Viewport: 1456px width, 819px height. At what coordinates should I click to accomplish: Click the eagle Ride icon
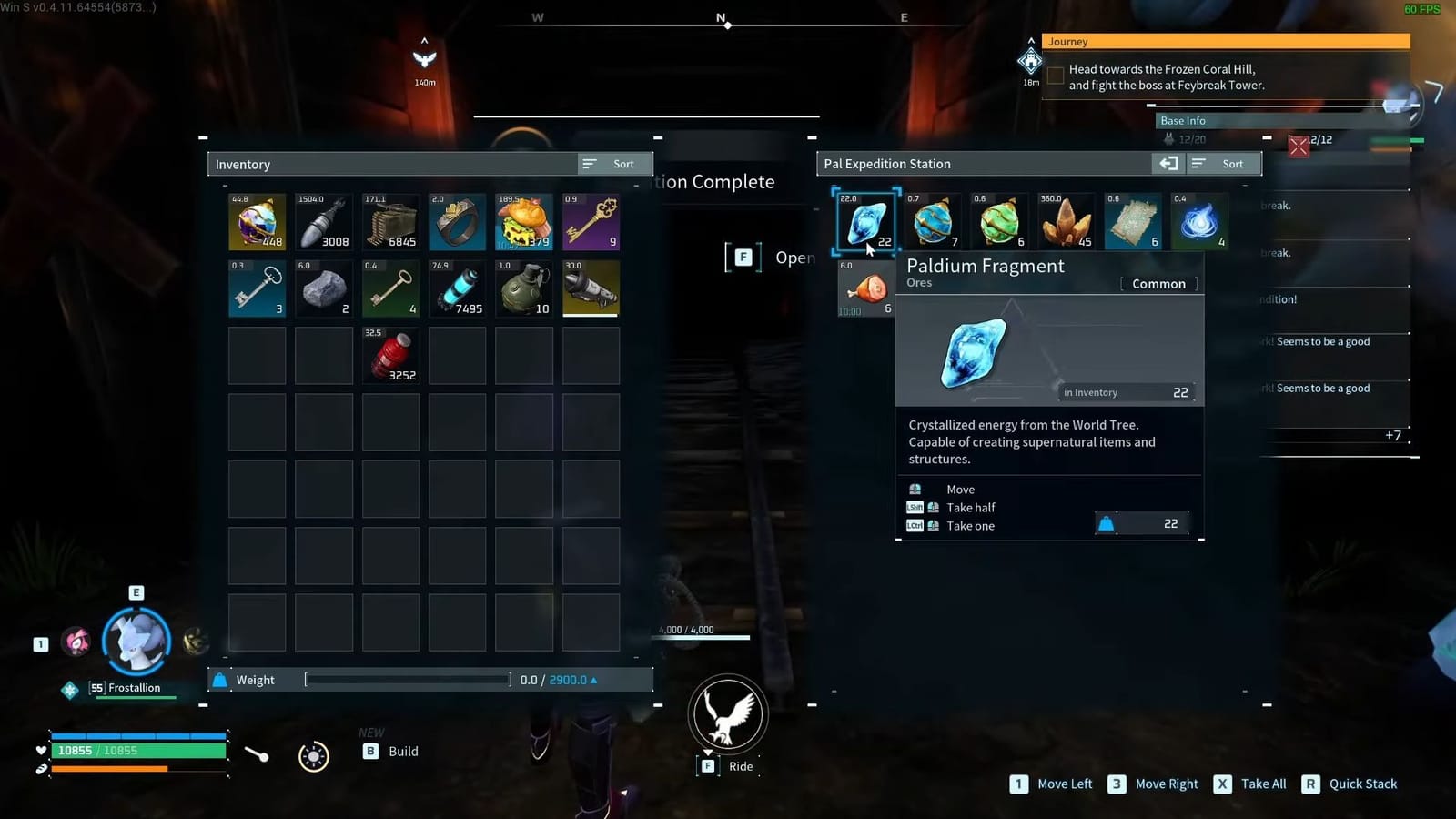coord(726,715)
